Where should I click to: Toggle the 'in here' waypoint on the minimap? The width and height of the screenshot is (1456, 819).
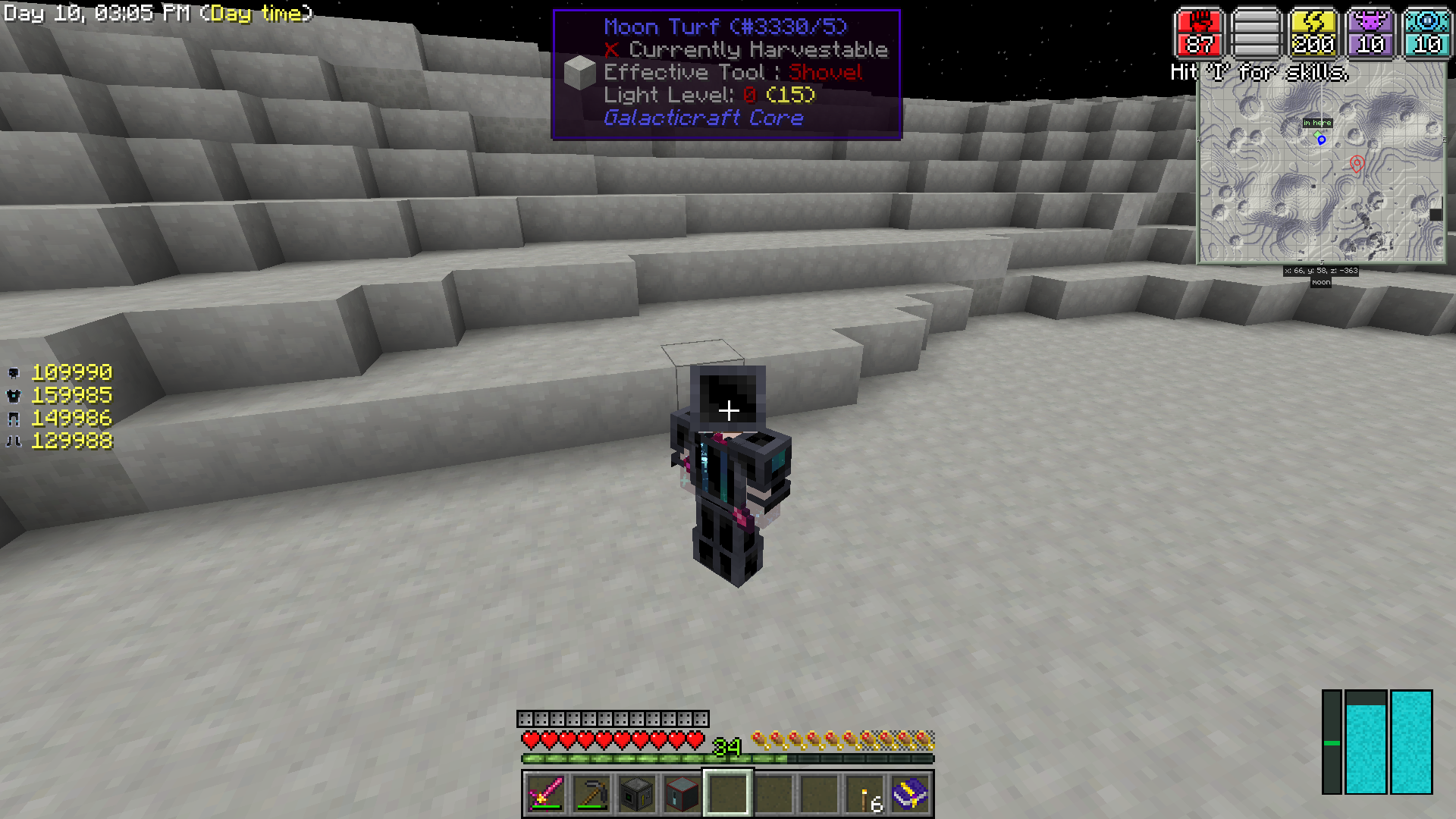[1317, 122]
